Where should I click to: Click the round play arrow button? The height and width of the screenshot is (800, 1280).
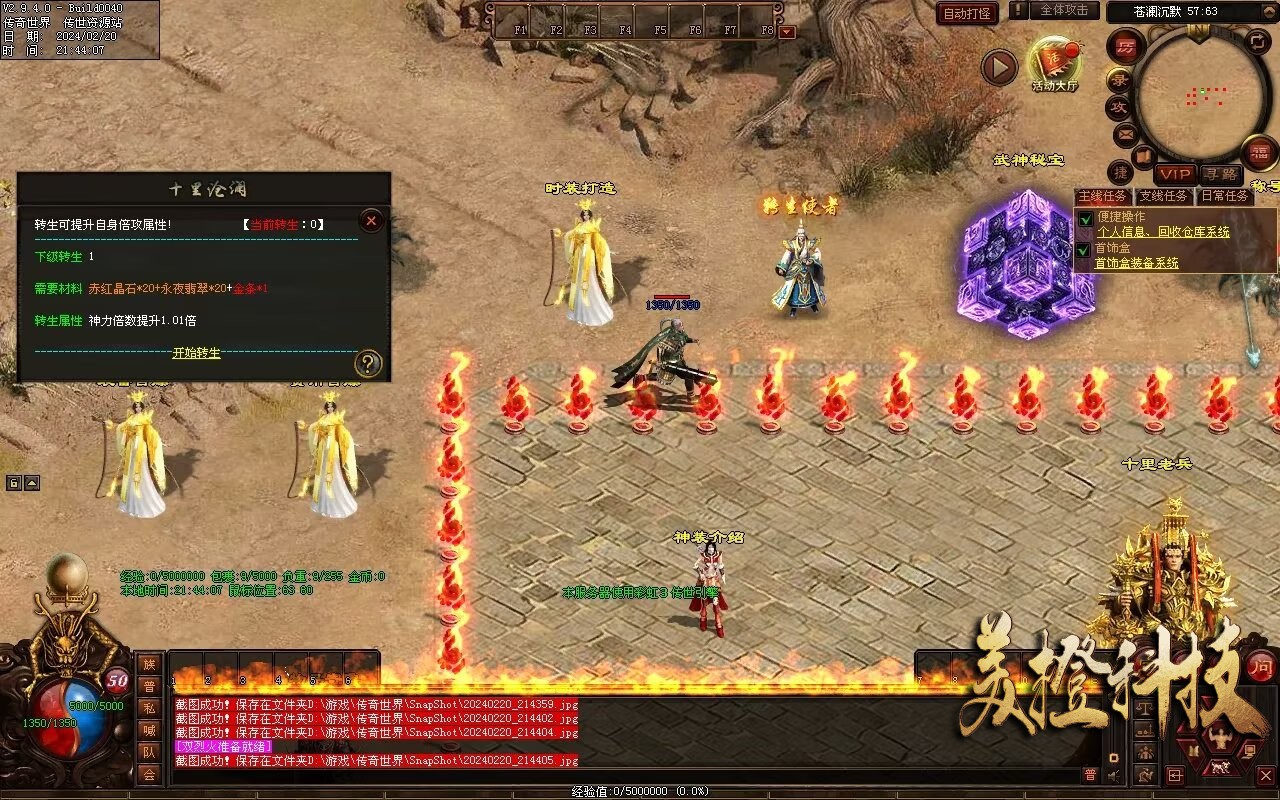coord(998,67)
